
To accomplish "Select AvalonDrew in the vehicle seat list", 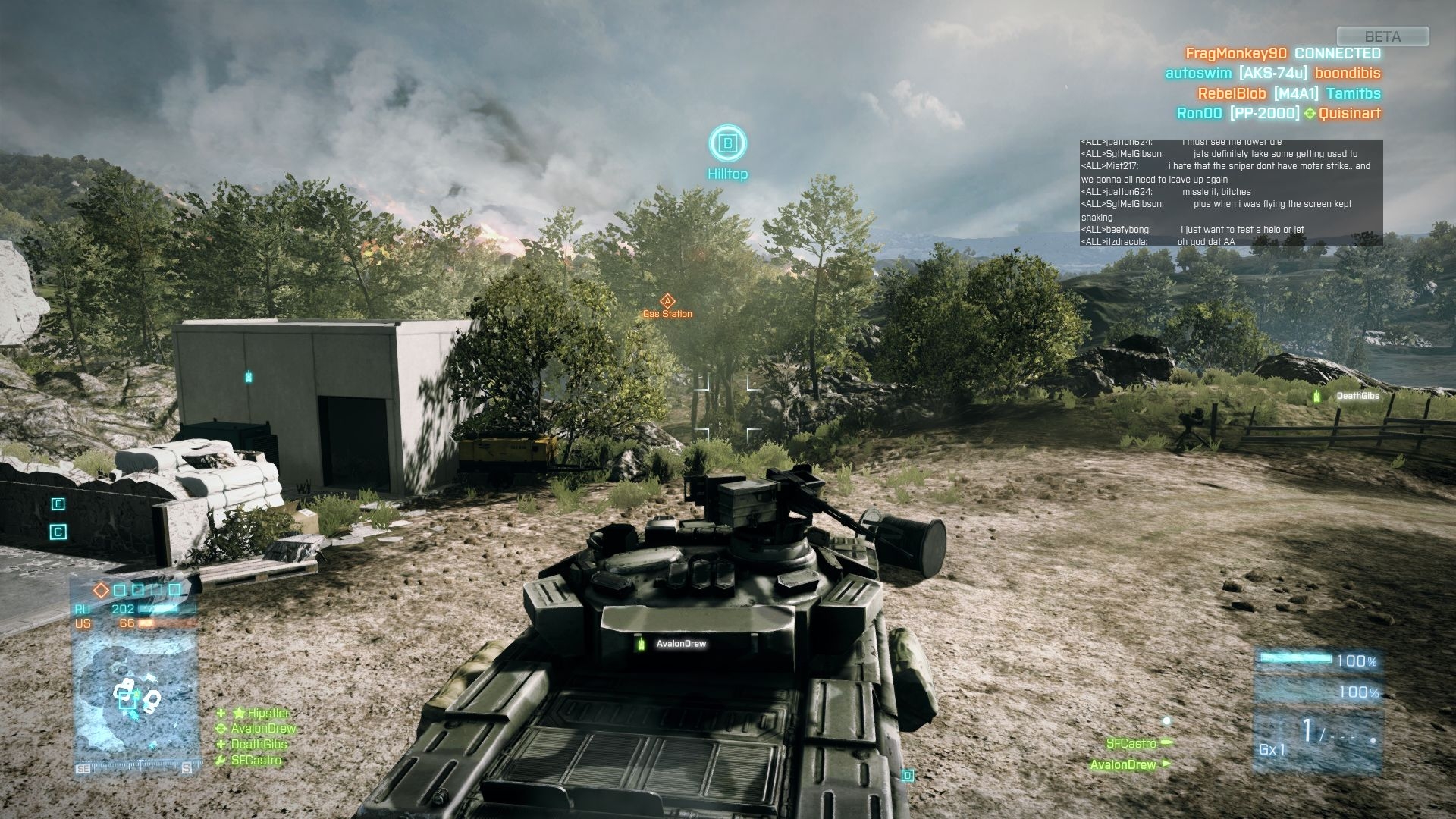I will (1122, 764).
